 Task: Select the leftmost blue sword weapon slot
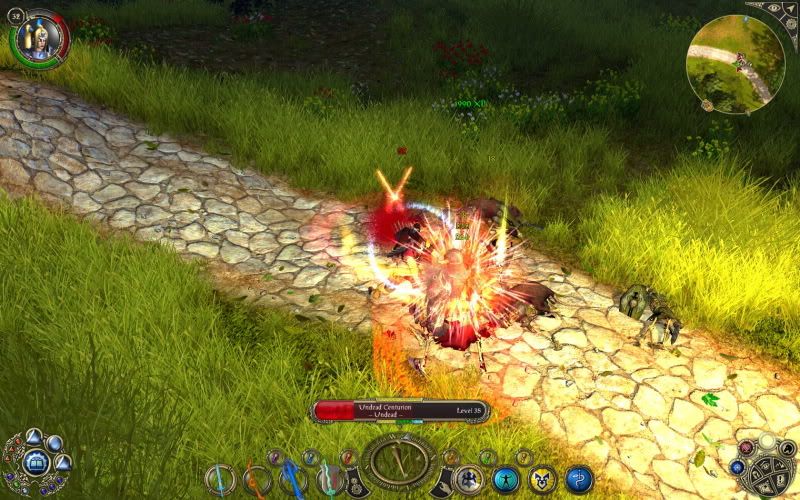point(220,479)
